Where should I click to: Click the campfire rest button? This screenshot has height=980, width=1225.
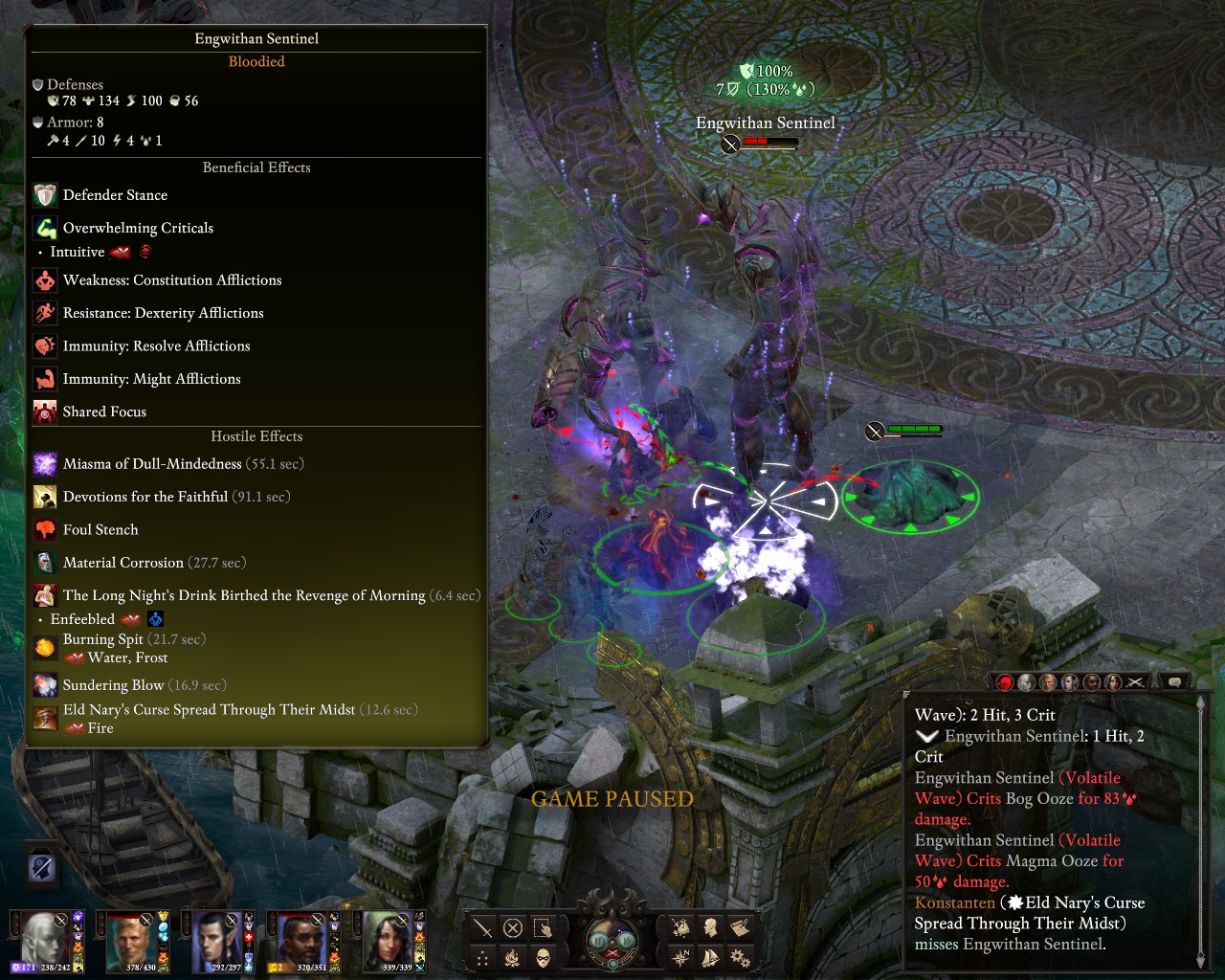tap(513, 958)
